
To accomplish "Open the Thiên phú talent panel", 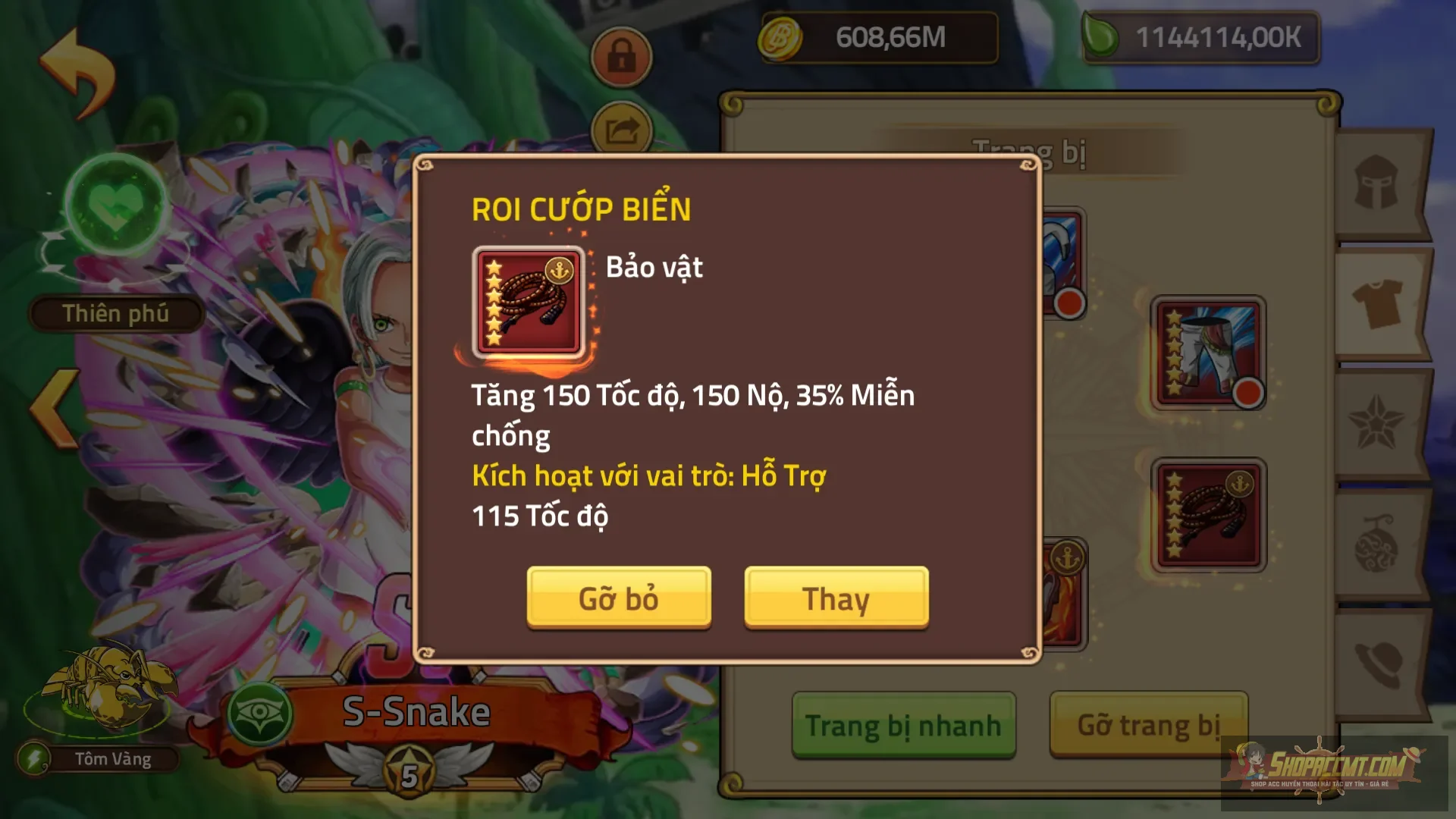I will (115, 313).
